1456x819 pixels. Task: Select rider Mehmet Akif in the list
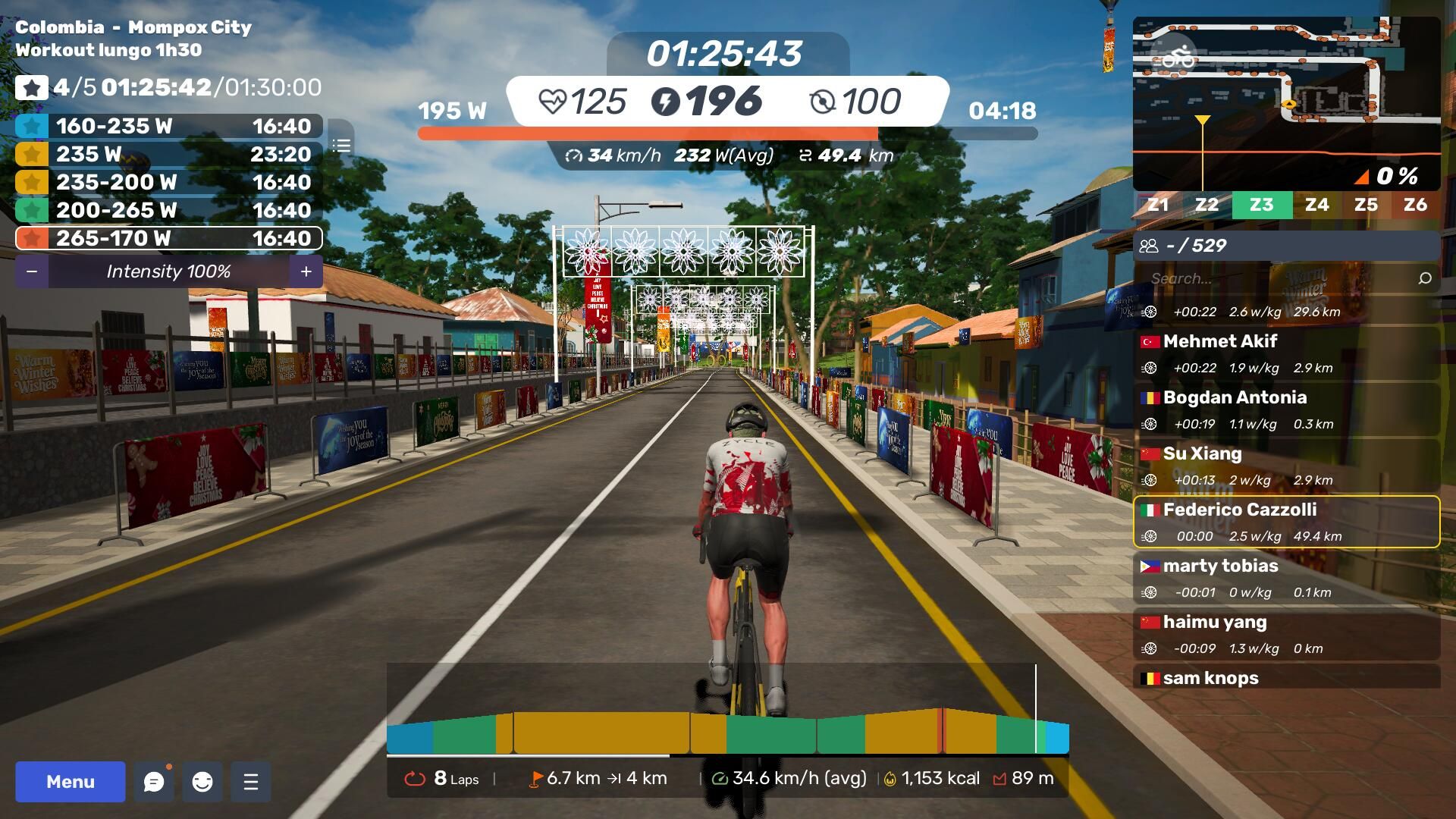coord(1286,353)
